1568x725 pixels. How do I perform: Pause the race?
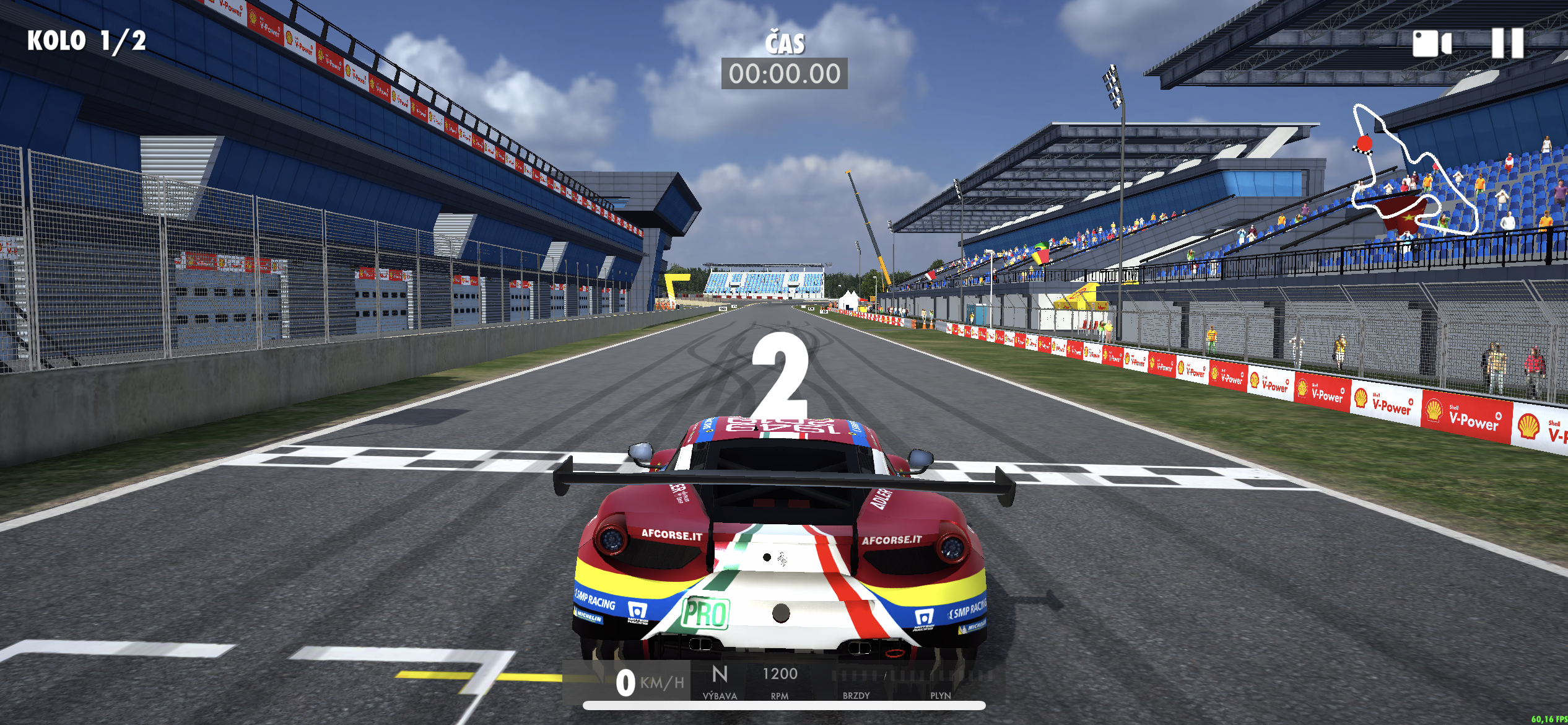pyautogui.click(x=1507, y=43)
